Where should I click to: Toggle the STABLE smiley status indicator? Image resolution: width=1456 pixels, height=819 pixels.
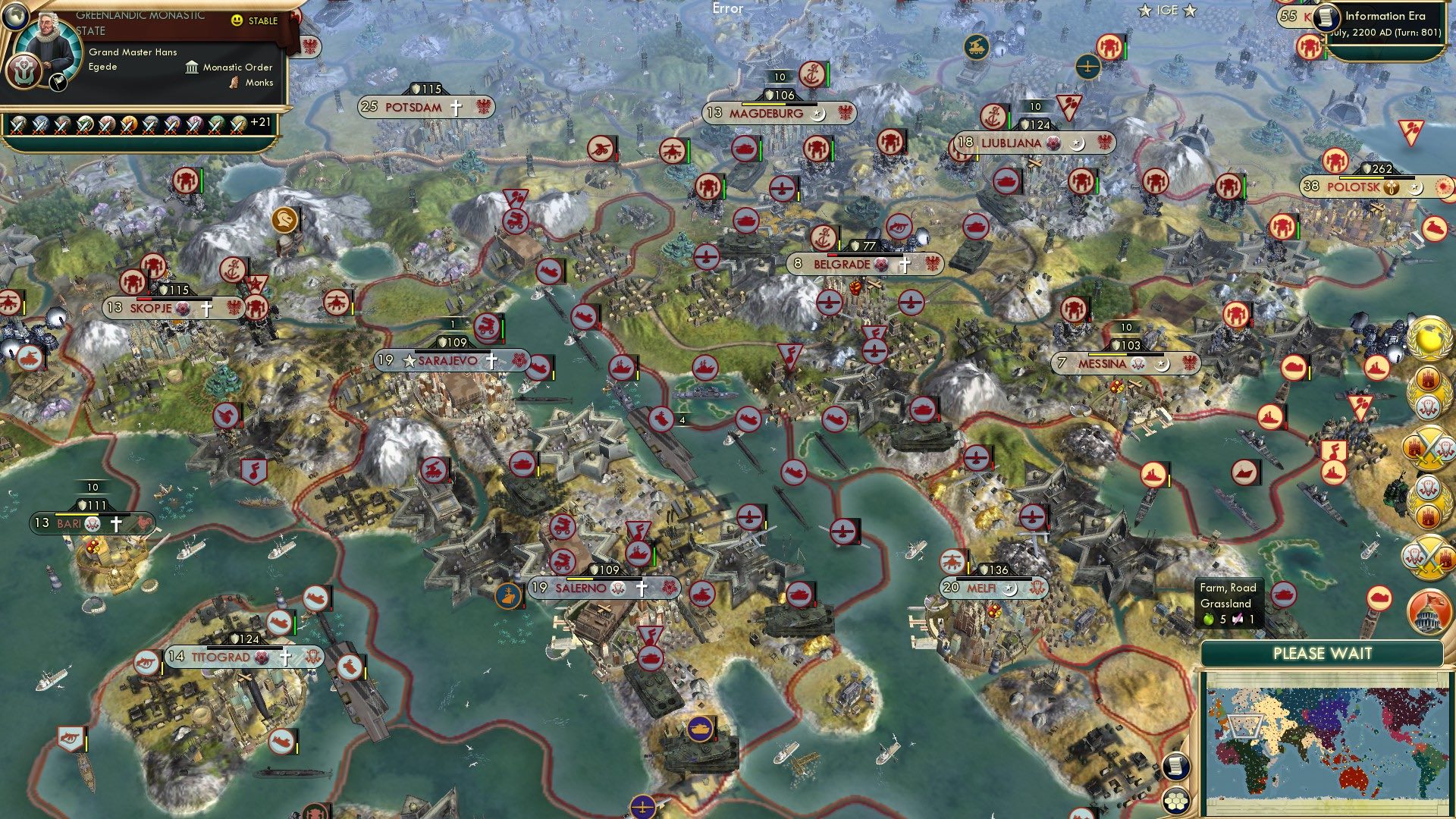coord(238,21)
